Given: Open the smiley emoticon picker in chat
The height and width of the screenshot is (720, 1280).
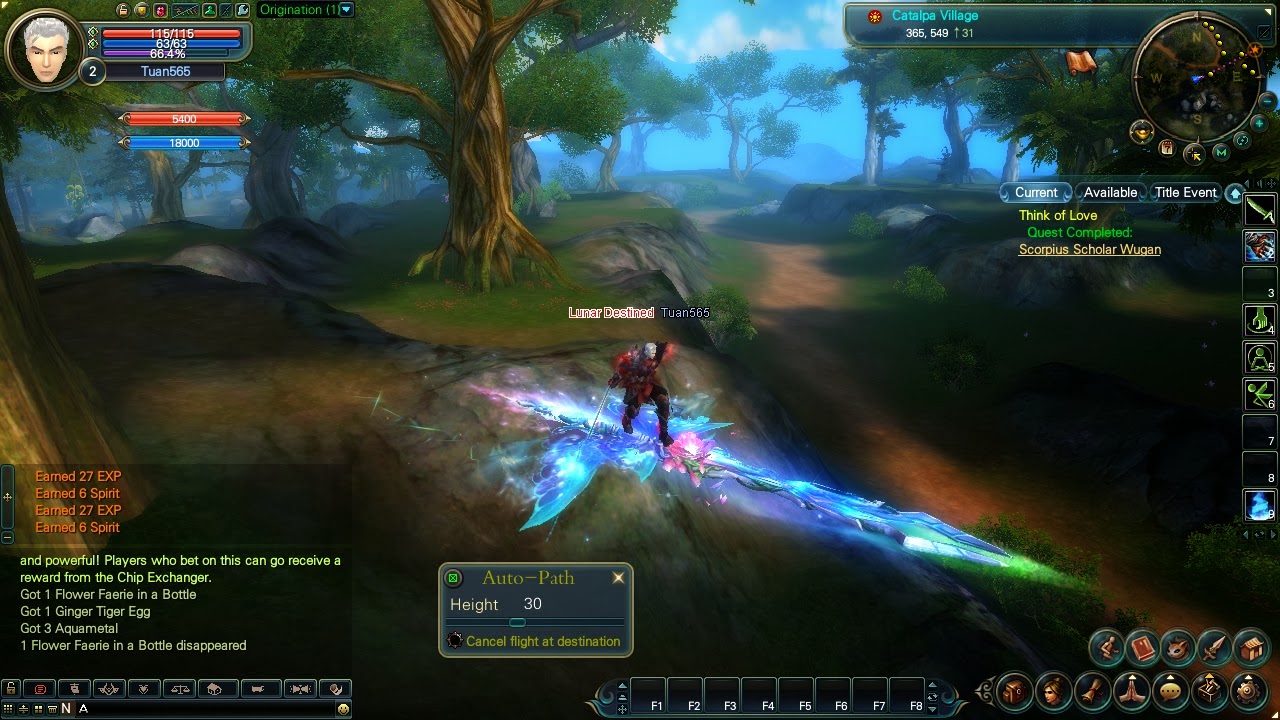Looking at the screenshot, I should pos(343,709).
